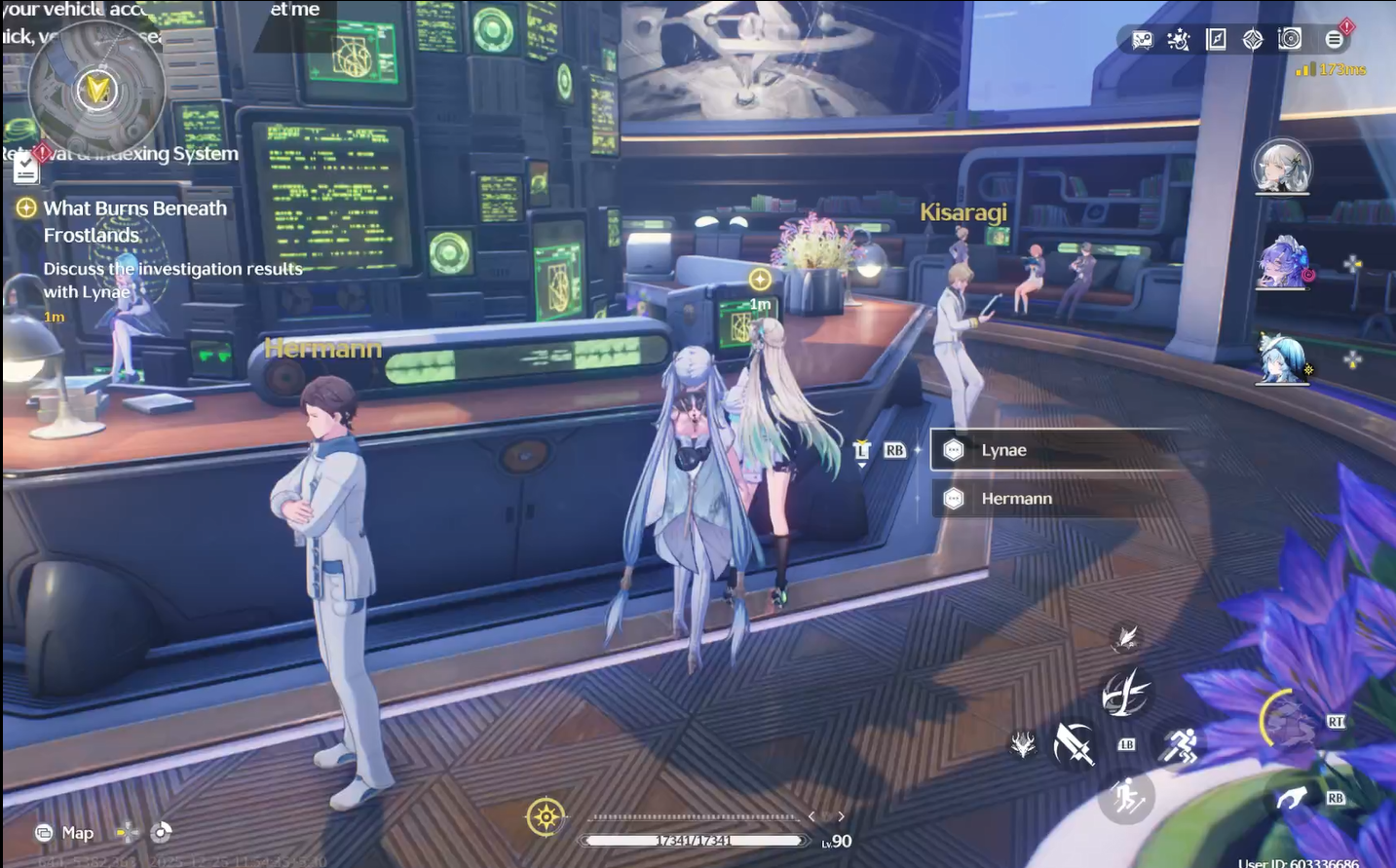Activate the sword basic attack
The image size is (1396, 868).
pyautogui.click(x=1073, y=745)
